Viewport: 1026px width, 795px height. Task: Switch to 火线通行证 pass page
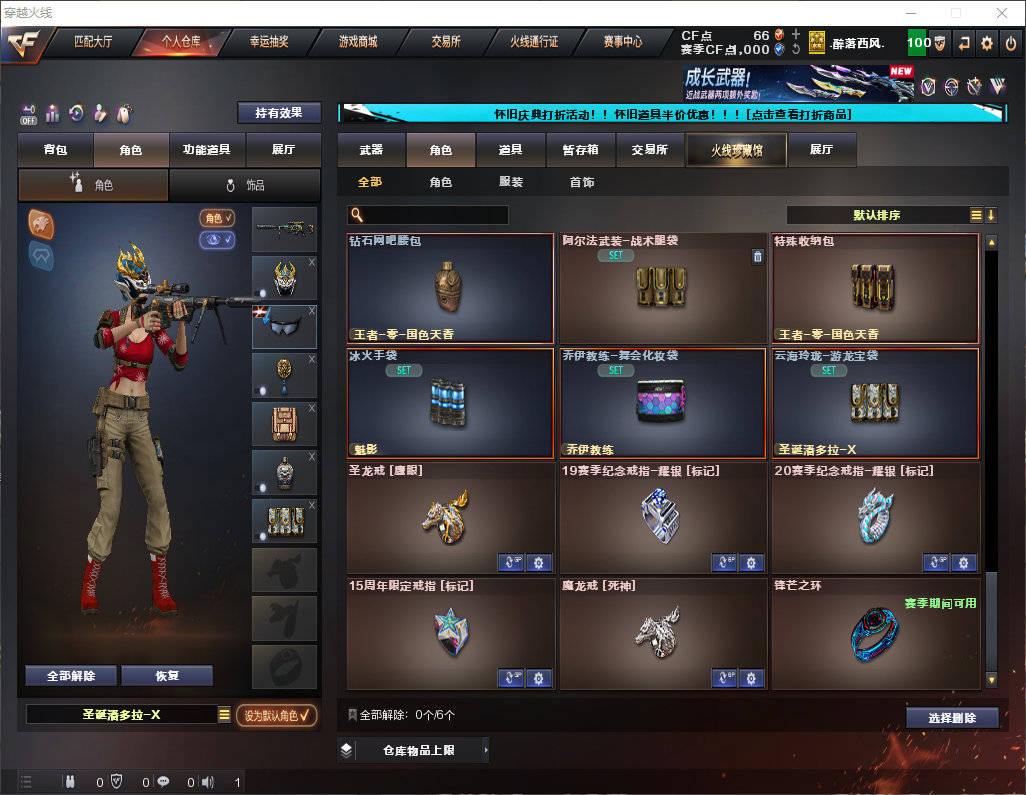pyautogui.click(x=534, y=42)
